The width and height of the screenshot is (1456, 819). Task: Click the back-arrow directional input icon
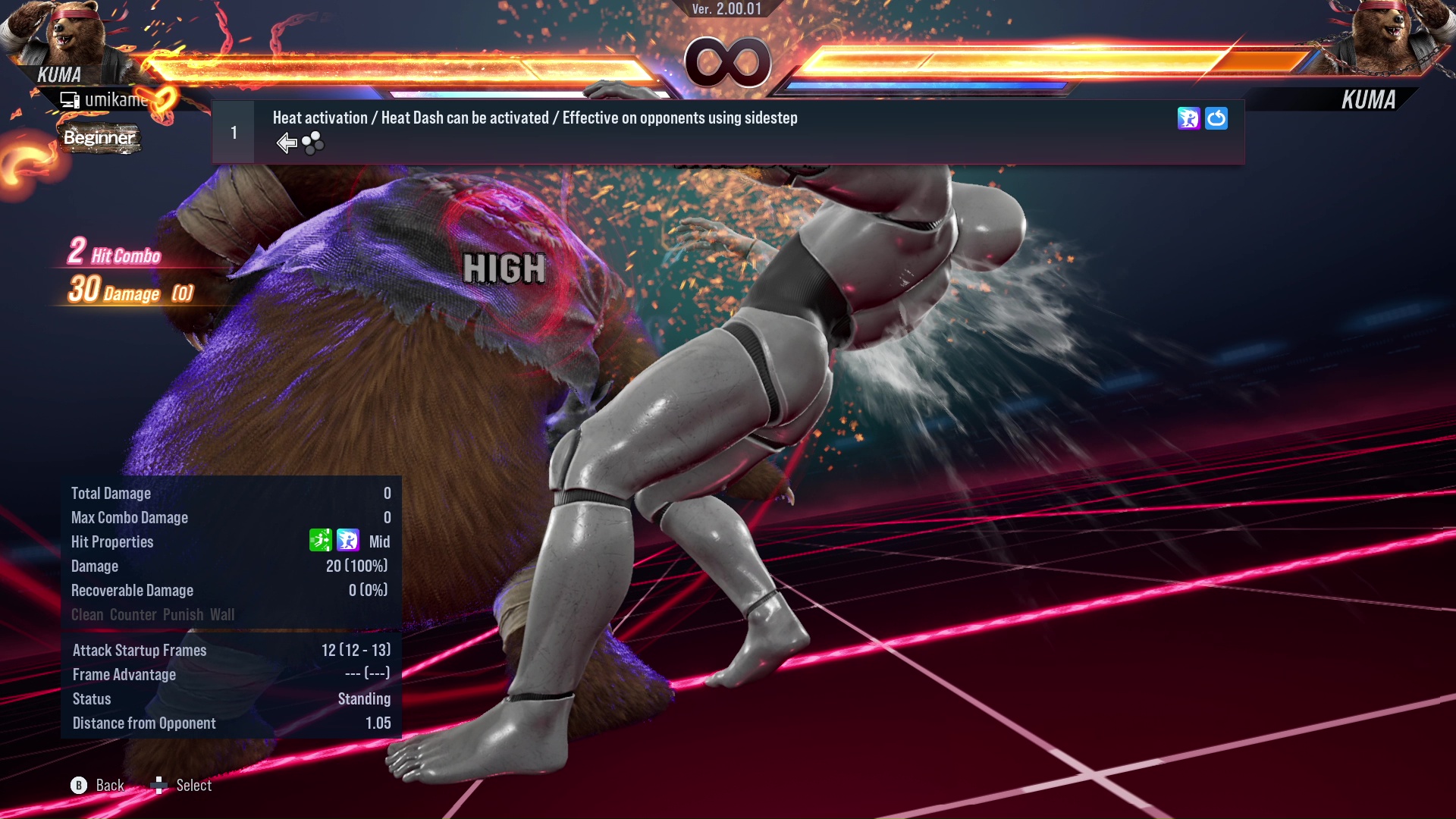pyautogui.click(x=286, y=142)
